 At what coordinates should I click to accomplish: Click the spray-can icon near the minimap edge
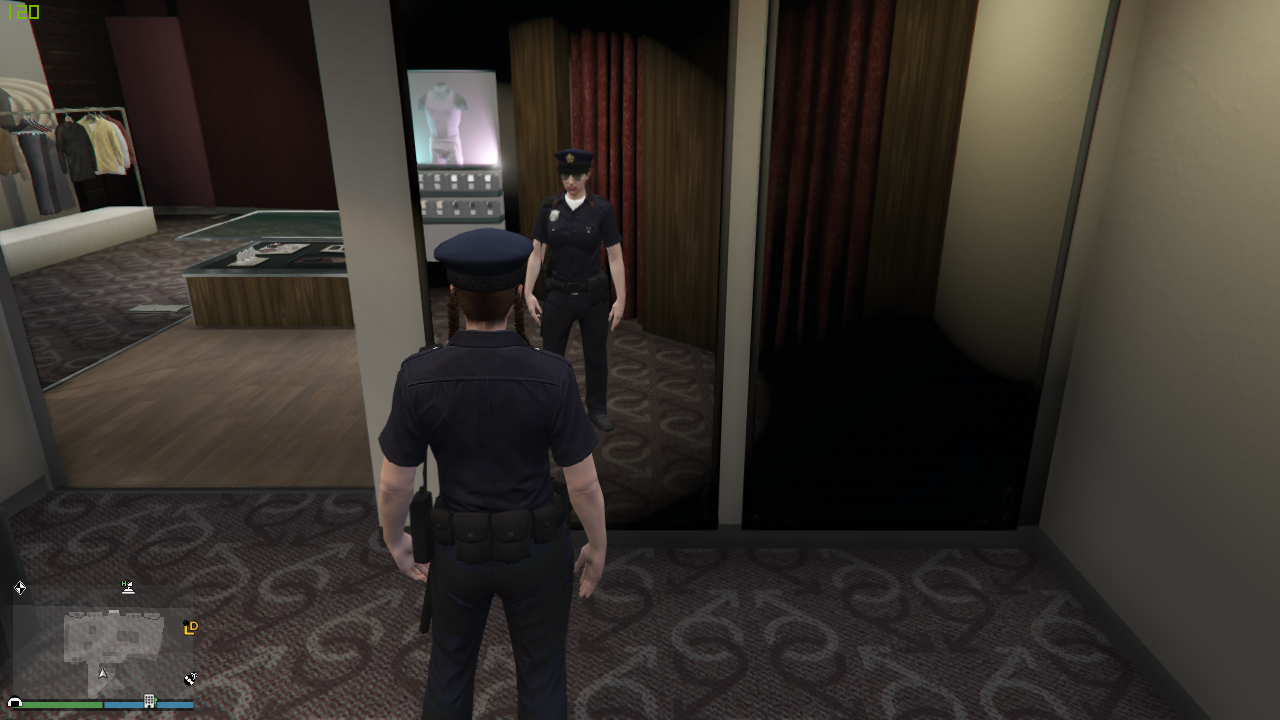pos(190,678)
